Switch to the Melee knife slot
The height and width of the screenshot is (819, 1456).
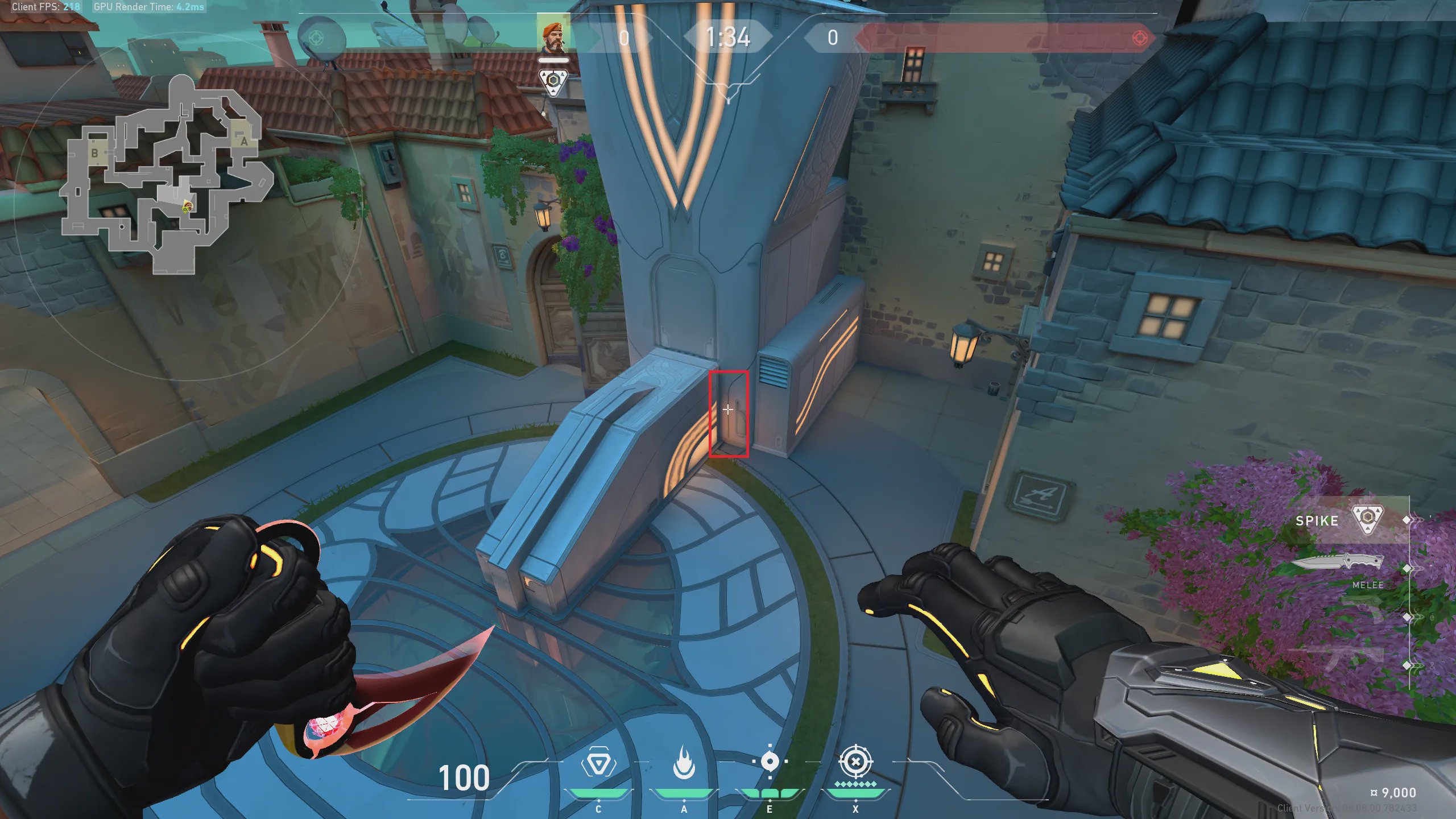(1337, 562)
